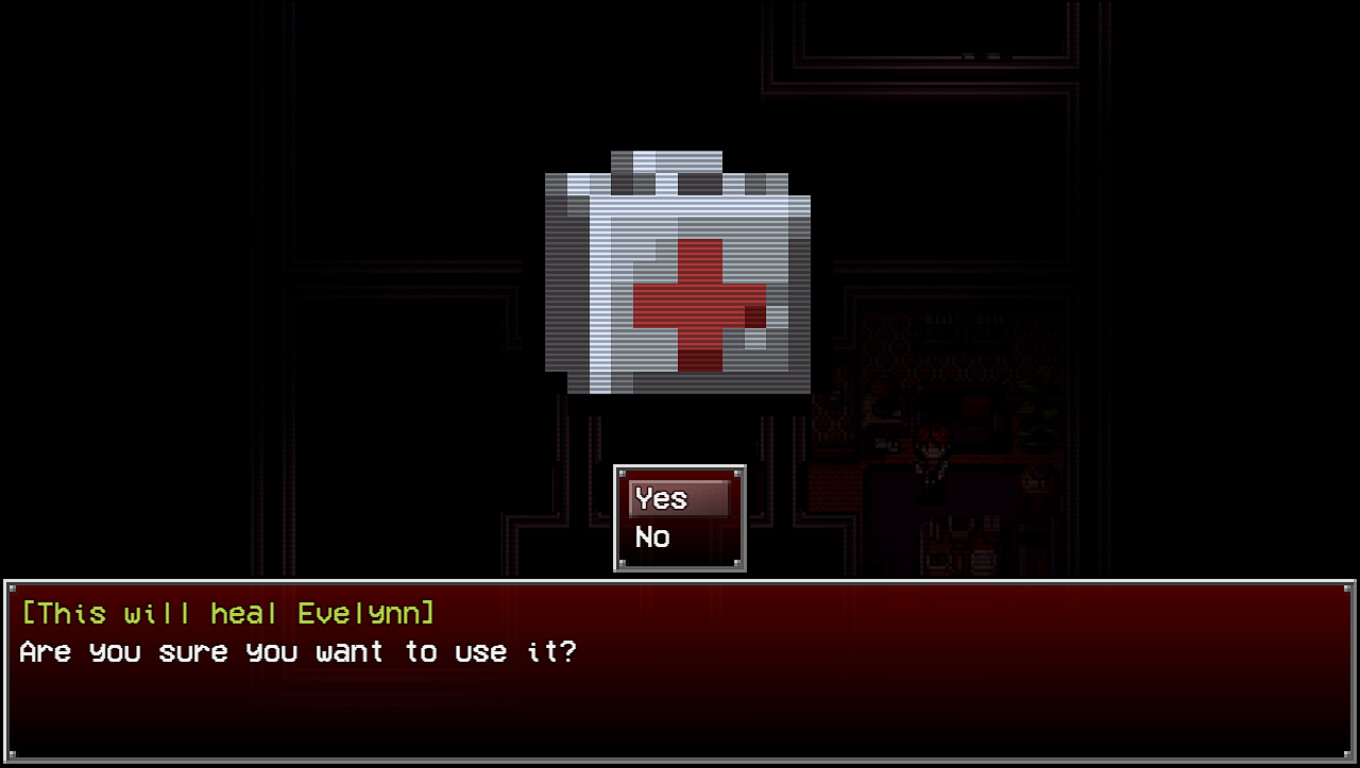Choose Yes to use the medkit

(x=660, y=498)
